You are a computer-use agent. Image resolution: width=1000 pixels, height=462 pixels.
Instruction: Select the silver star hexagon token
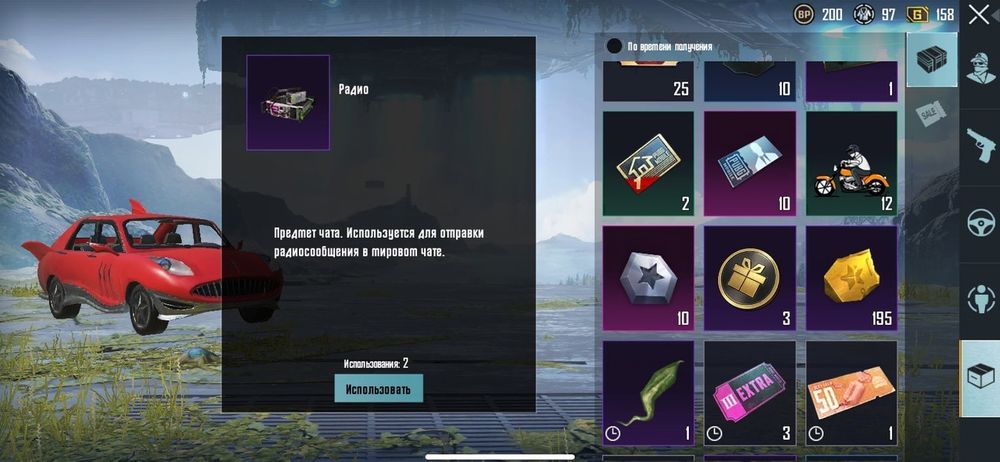[648, 278]
